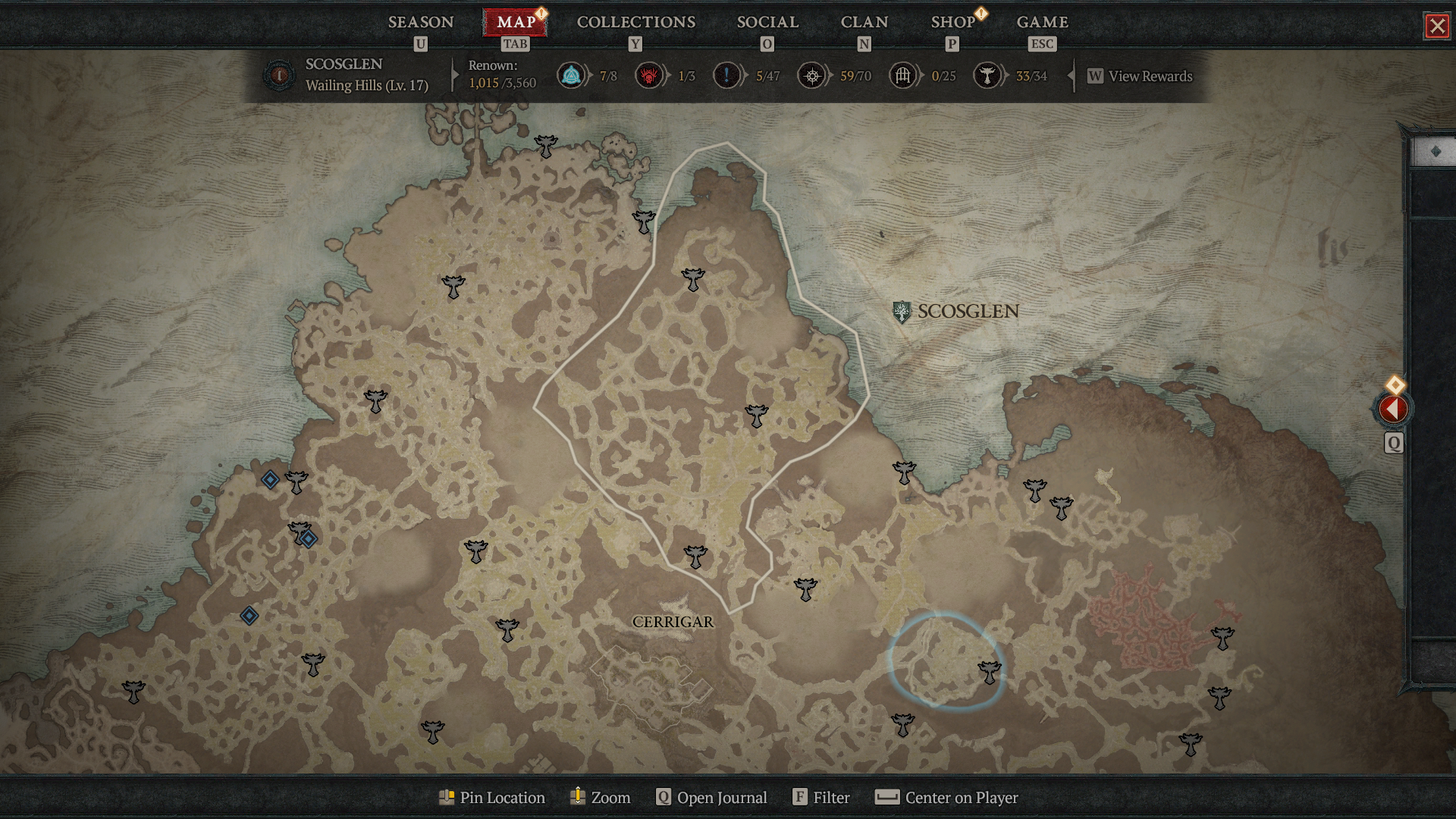Click View Rewards
This screenshot has width=1456, height=819.
coord(1140,76)
